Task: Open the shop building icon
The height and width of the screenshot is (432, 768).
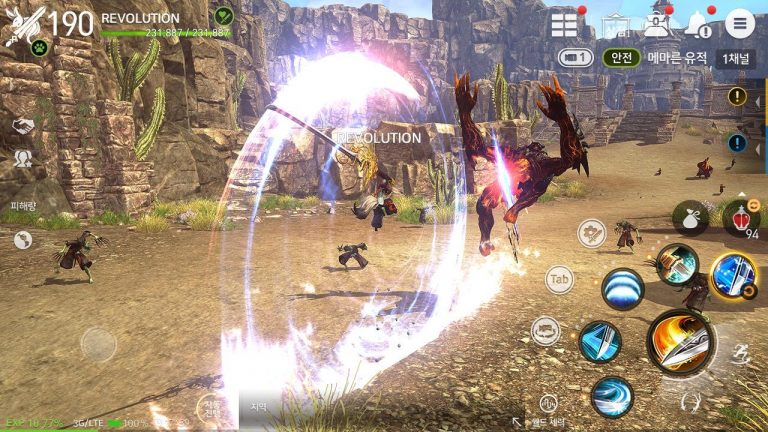Action: point(617,25)
